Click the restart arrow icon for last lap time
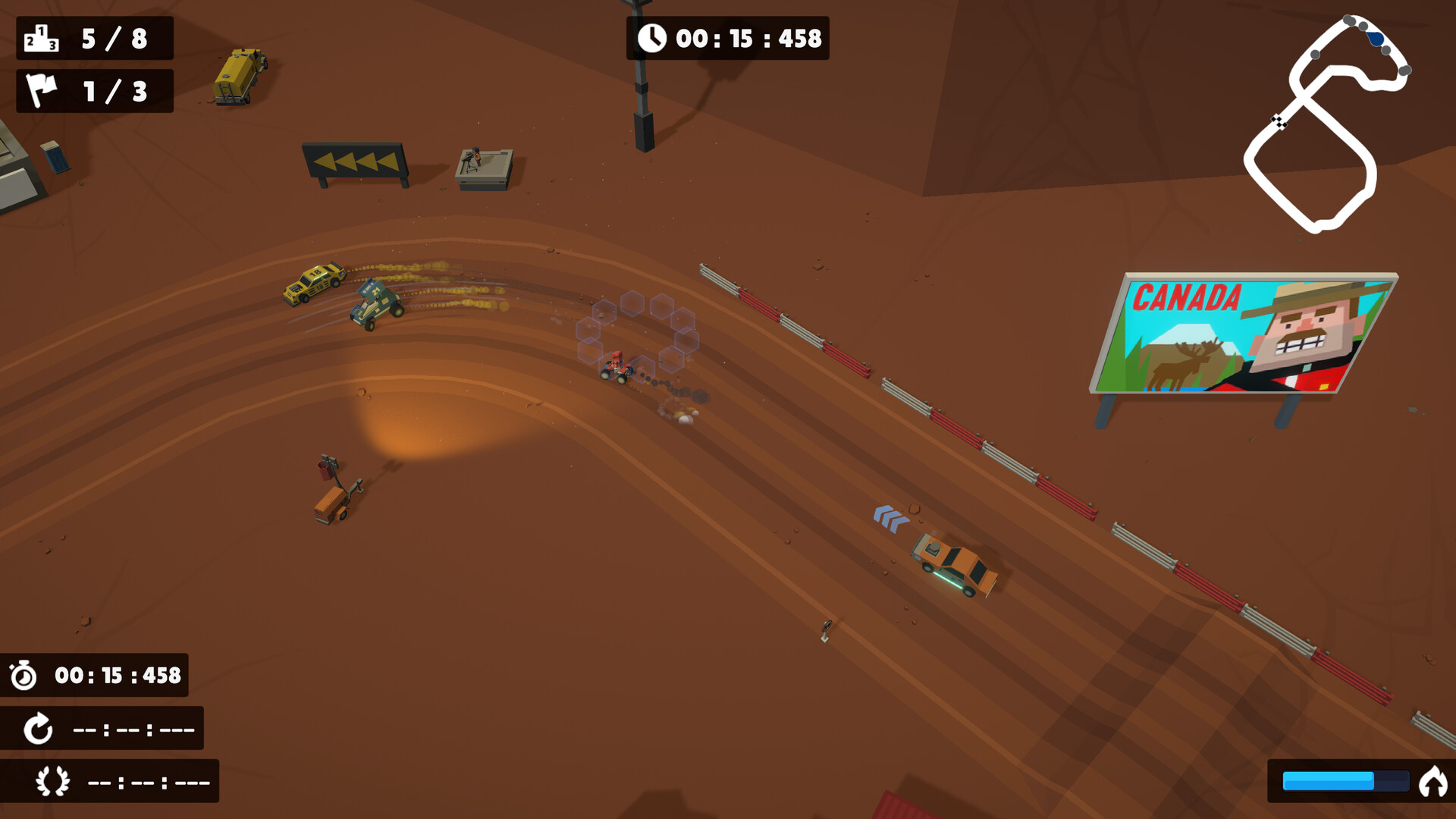The image size is (1456, 819). [x=37, y=729]
